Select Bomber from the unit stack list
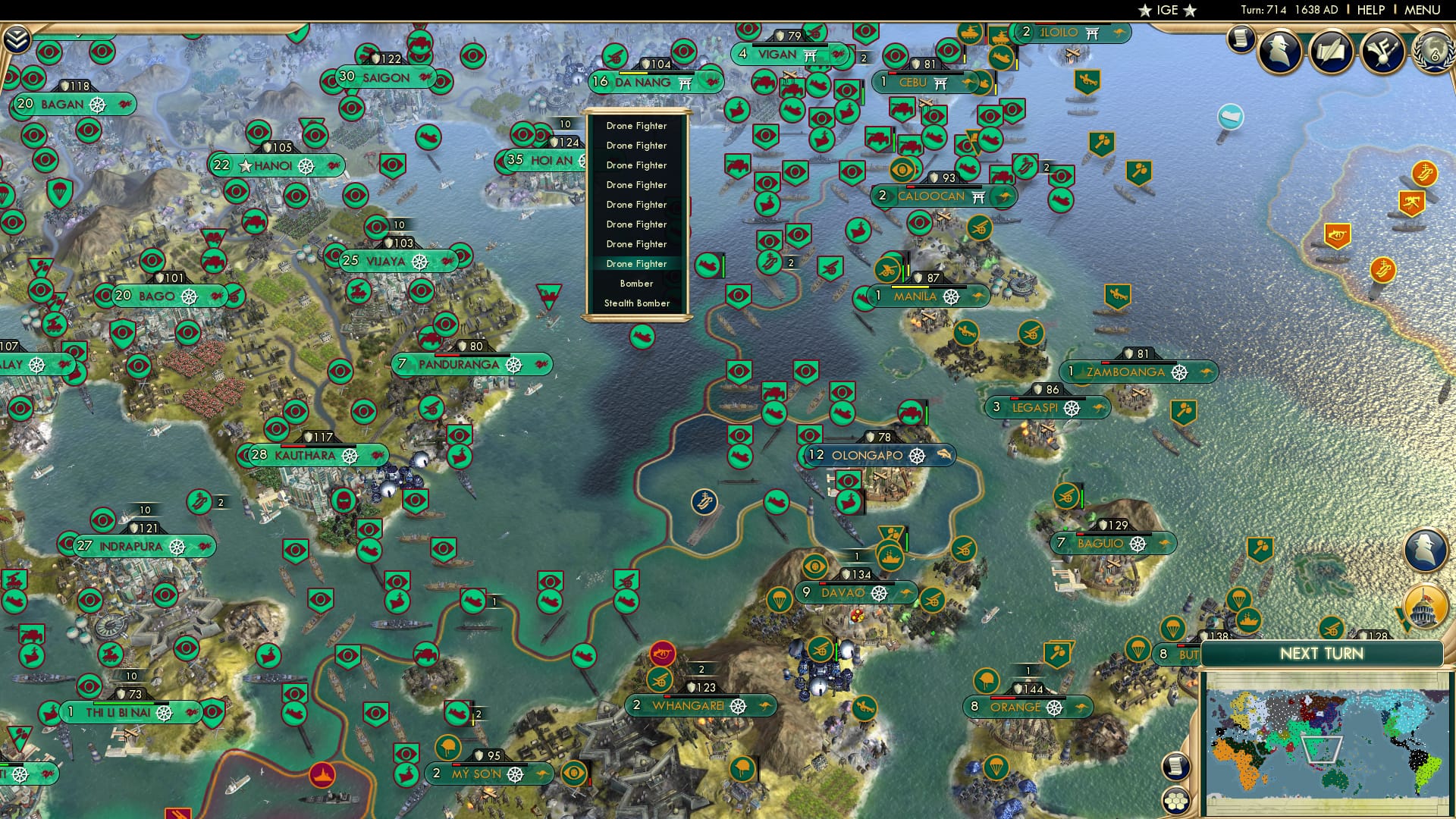 pos(638,283)
